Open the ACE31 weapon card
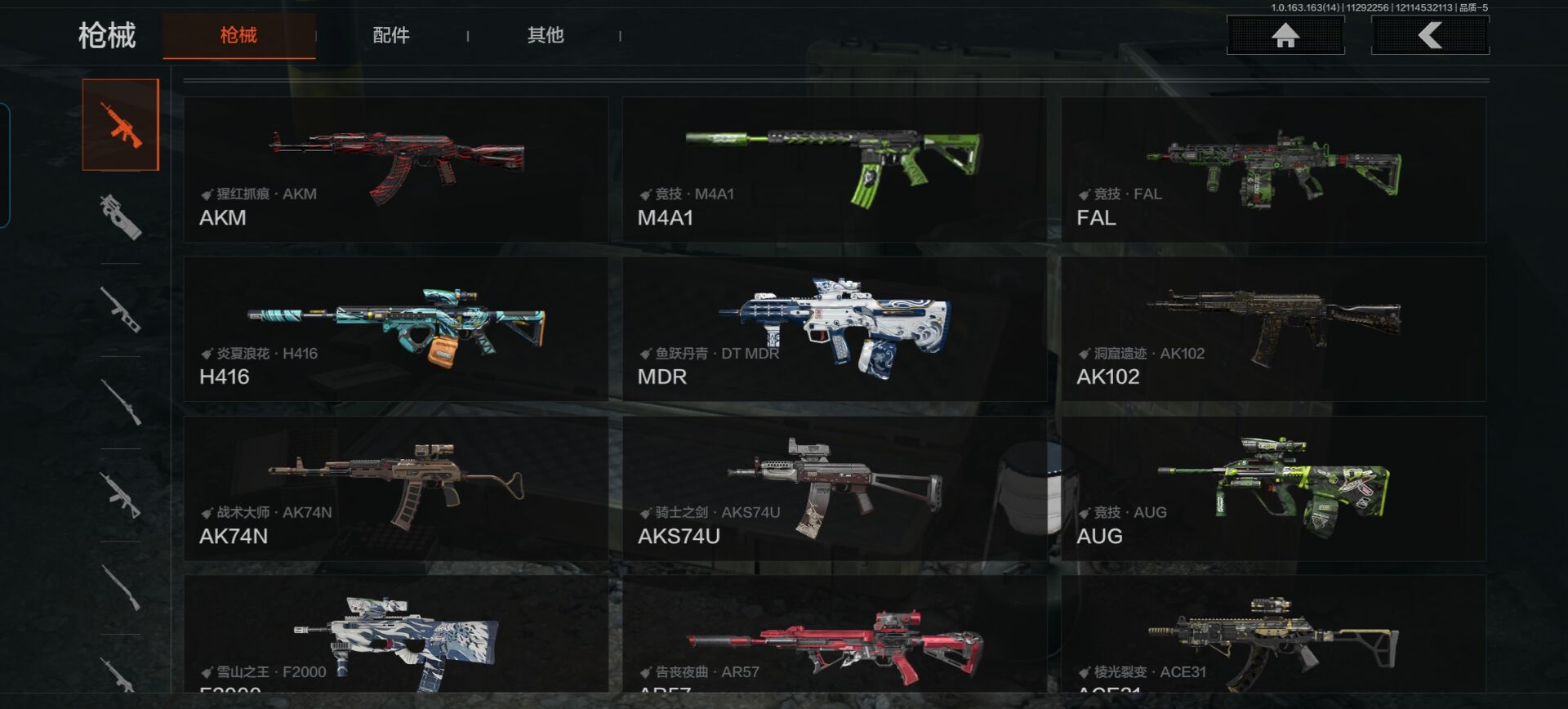Image resolution: width=1568 pixels, height=709 pixels. (x=1273, y=635)
